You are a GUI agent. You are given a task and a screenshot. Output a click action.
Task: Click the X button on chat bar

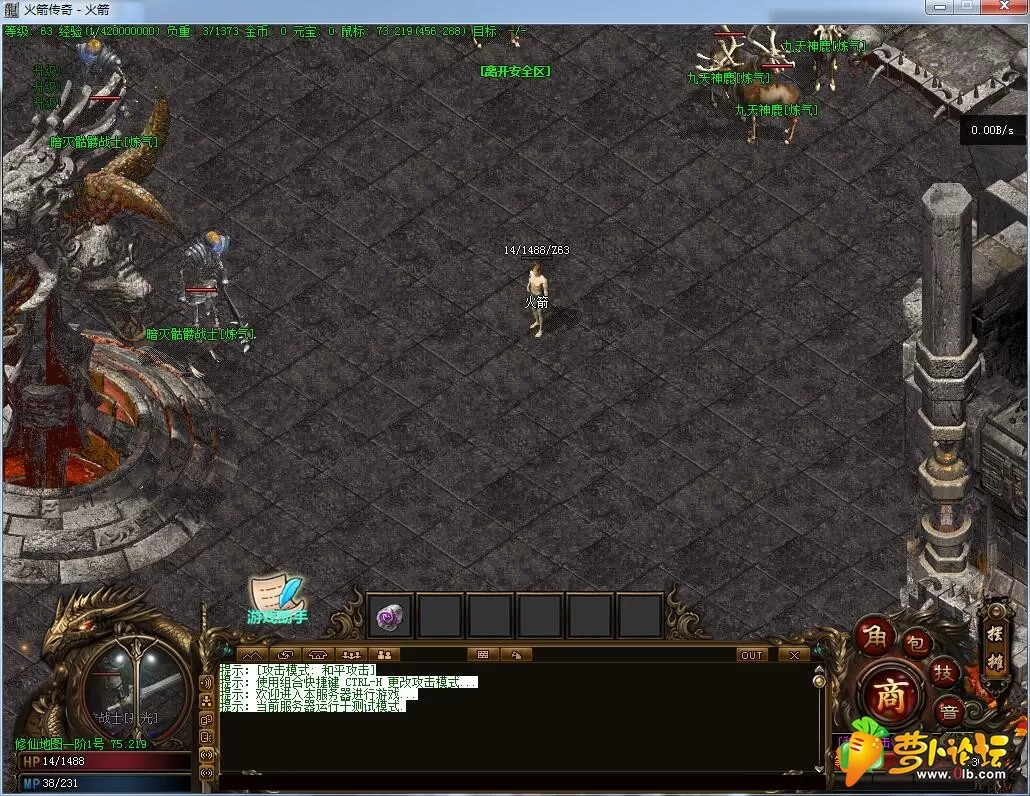[794, 655]
